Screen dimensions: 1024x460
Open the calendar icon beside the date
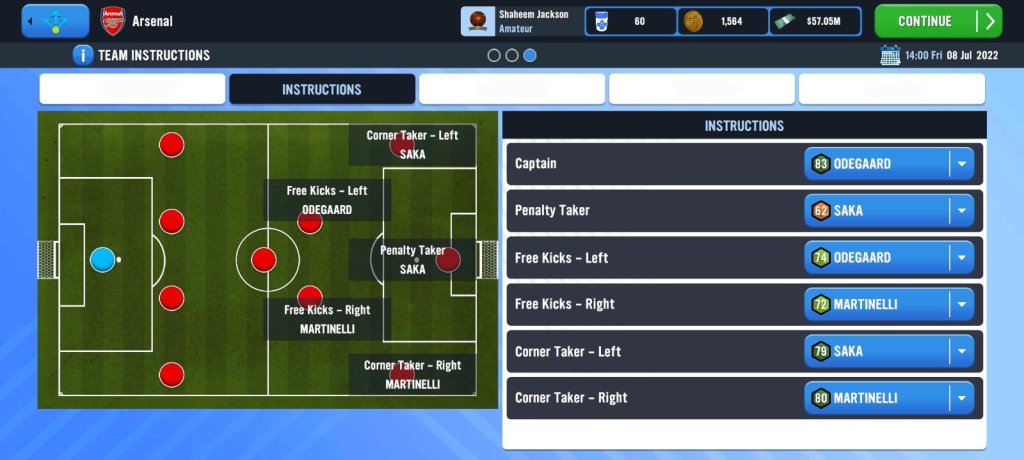(x=890, y=55)
